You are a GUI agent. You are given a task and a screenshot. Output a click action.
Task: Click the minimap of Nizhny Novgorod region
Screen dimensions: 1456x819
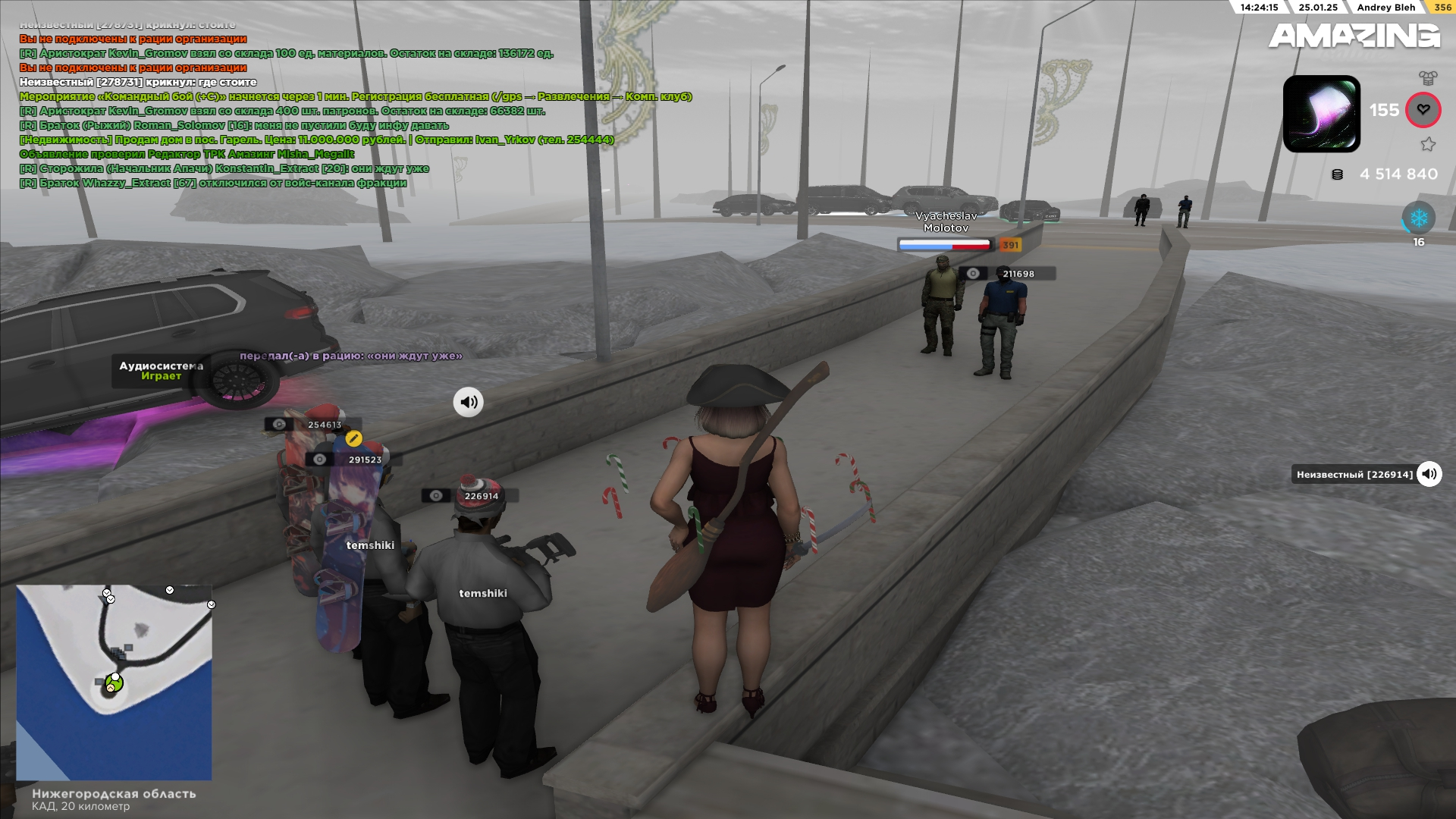point(114,682)
